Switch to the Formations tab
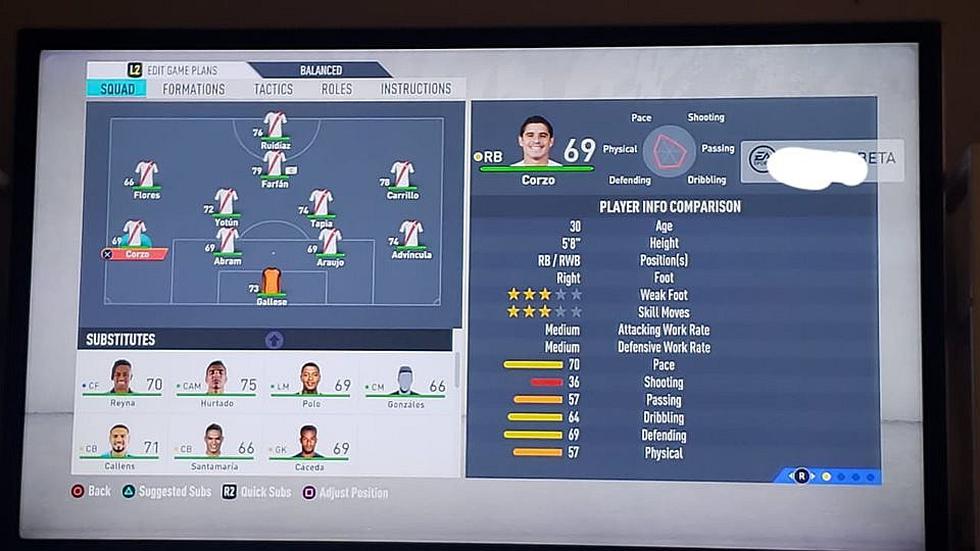The image size is (980, 551). coord(194,89)
